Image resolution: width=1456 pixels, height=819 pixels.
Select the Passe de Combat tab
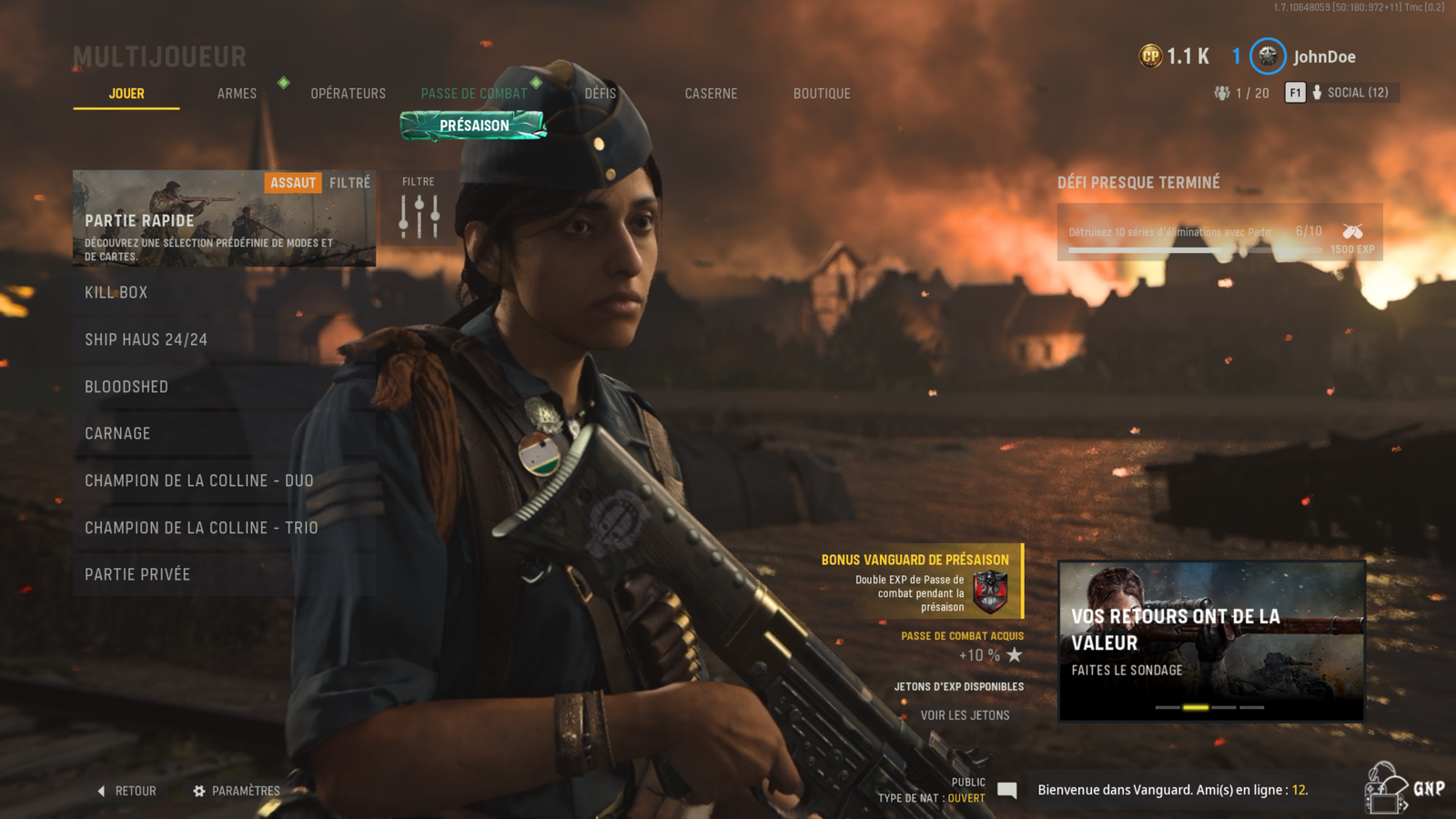point(473,94)
